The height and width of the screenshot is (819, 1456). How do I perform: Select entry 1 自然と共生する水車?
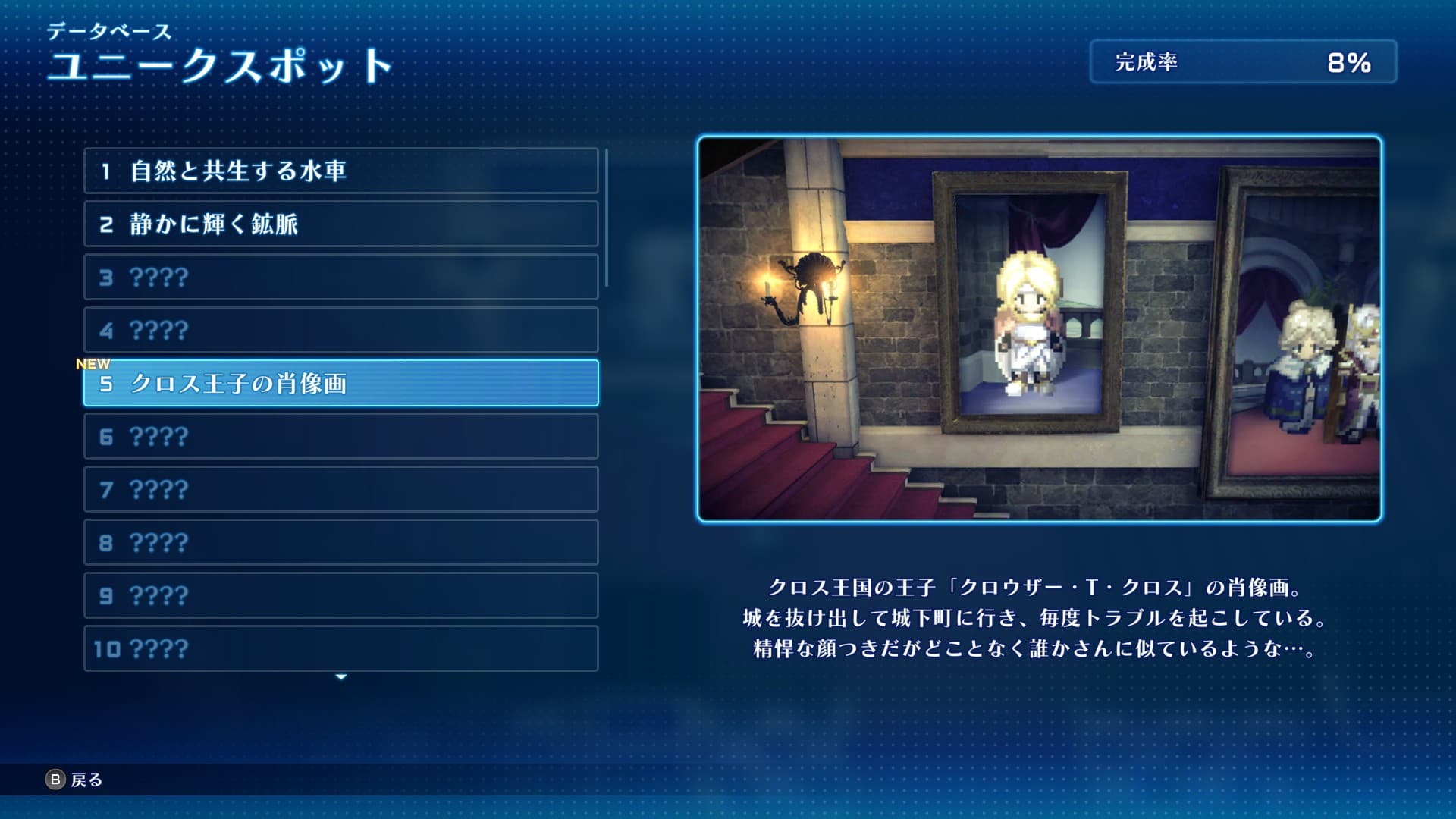point(340,171)
